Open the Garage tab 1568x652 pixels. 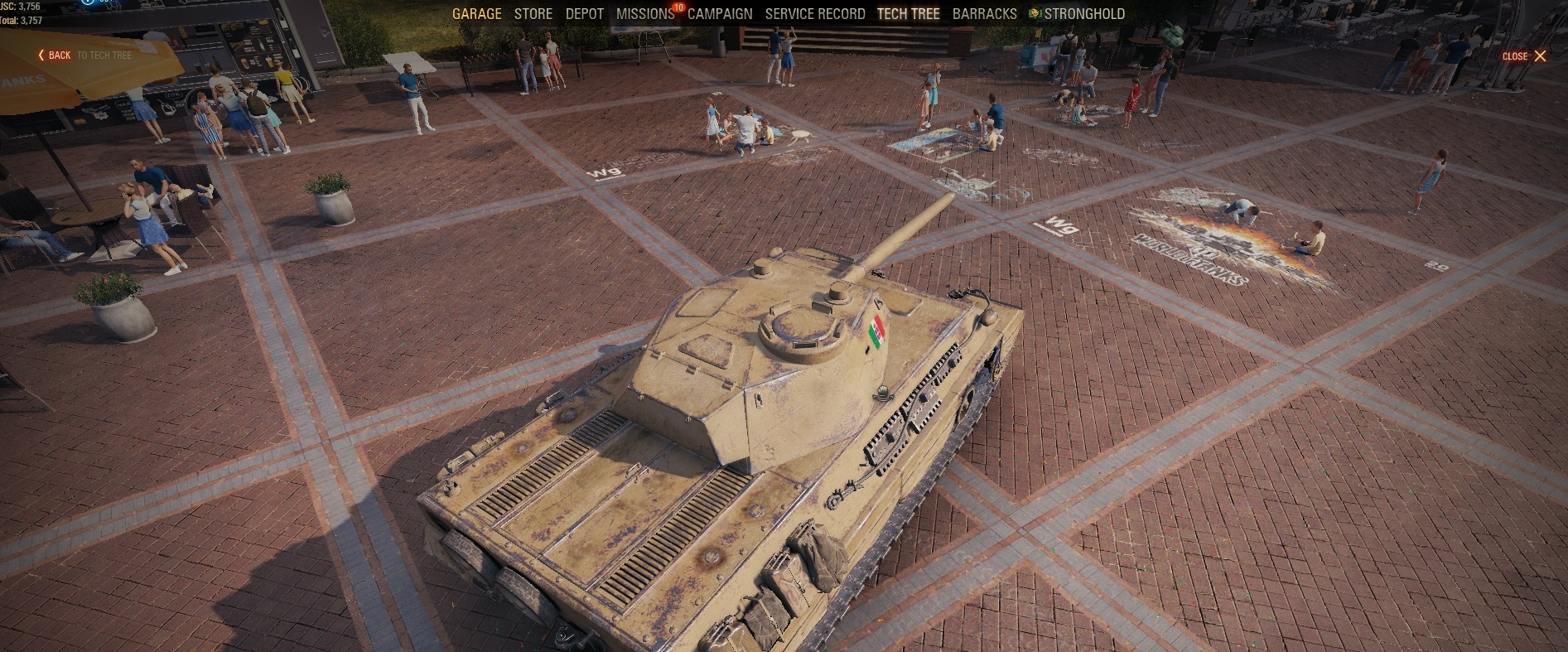476,14
